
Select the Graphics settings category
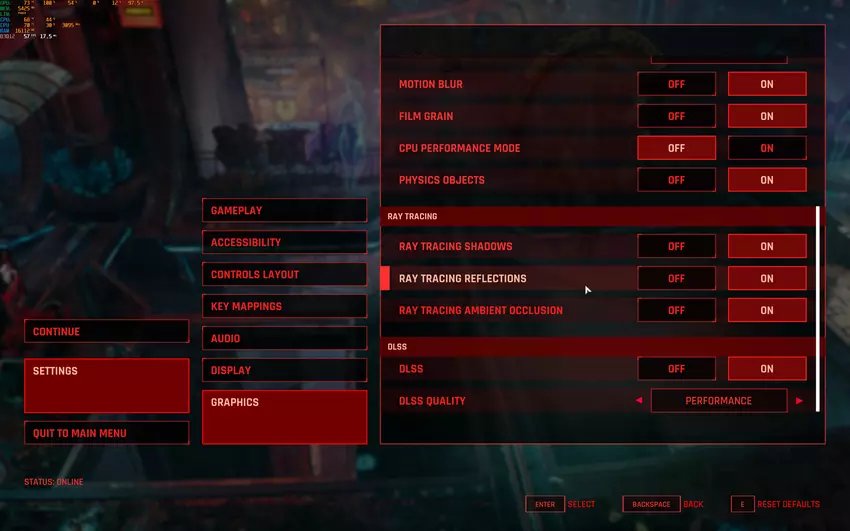tap(284, 416)
